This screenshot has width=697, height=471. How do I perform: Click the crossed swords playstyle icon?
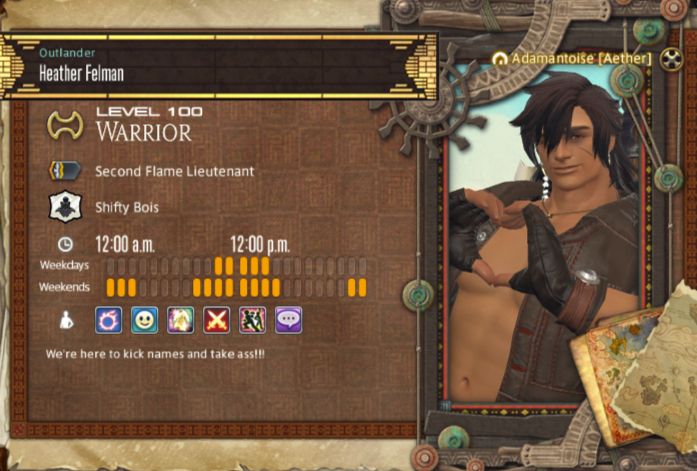click(x=217, y=320)
